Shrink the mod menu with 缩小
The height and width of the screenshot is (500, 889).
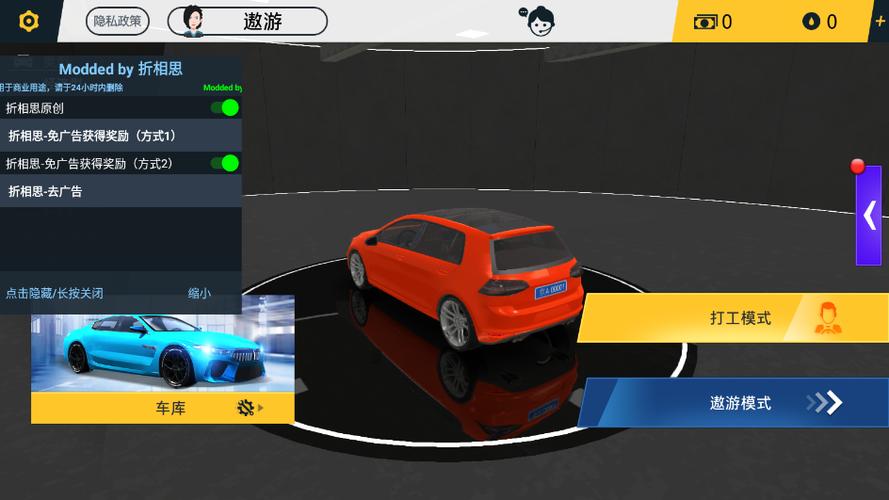[199, 294]
